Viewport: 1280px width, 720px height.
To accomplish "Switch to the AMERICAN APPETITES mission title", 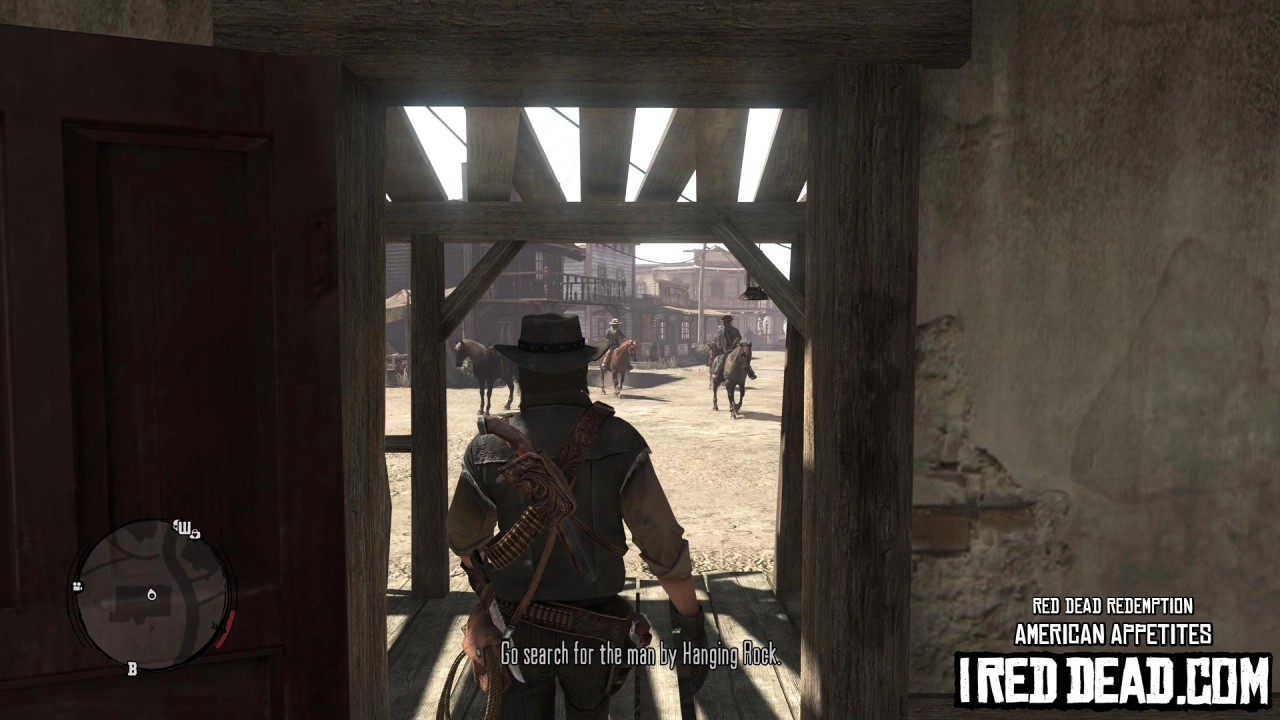I will [1112, 633].
